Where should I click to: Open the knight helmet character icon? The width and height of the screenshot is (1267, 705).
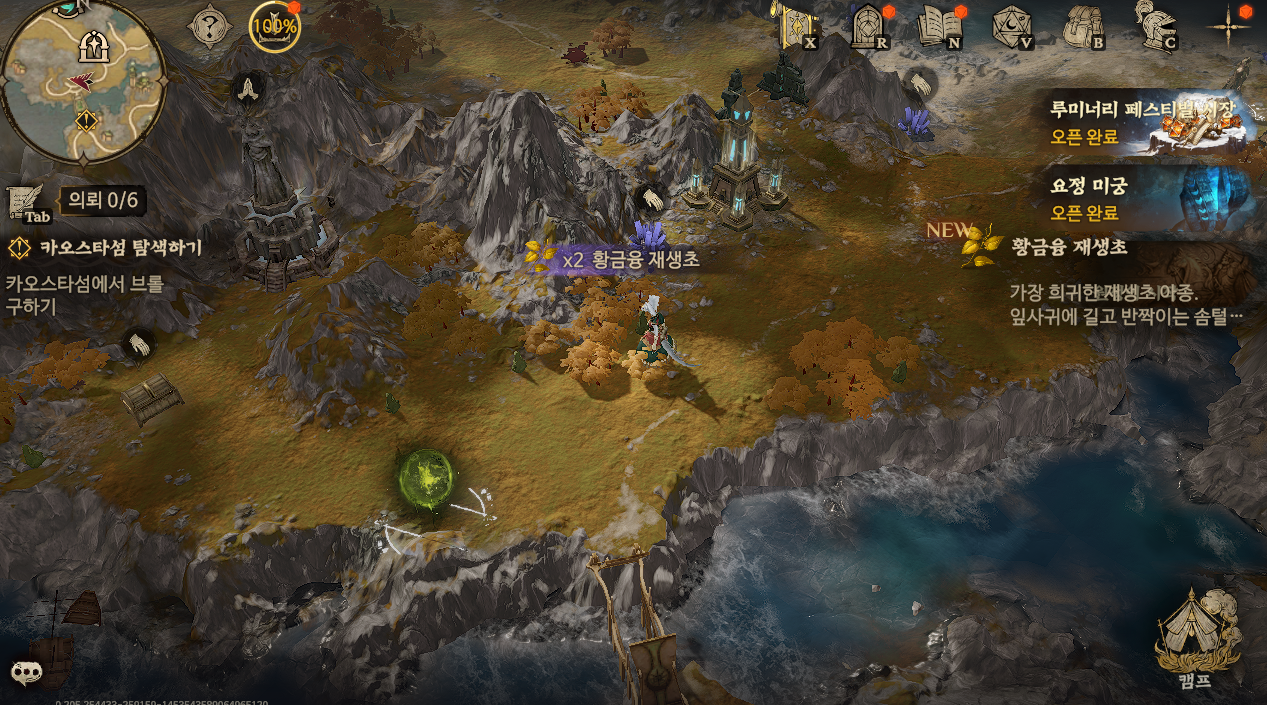[1154, 24]
